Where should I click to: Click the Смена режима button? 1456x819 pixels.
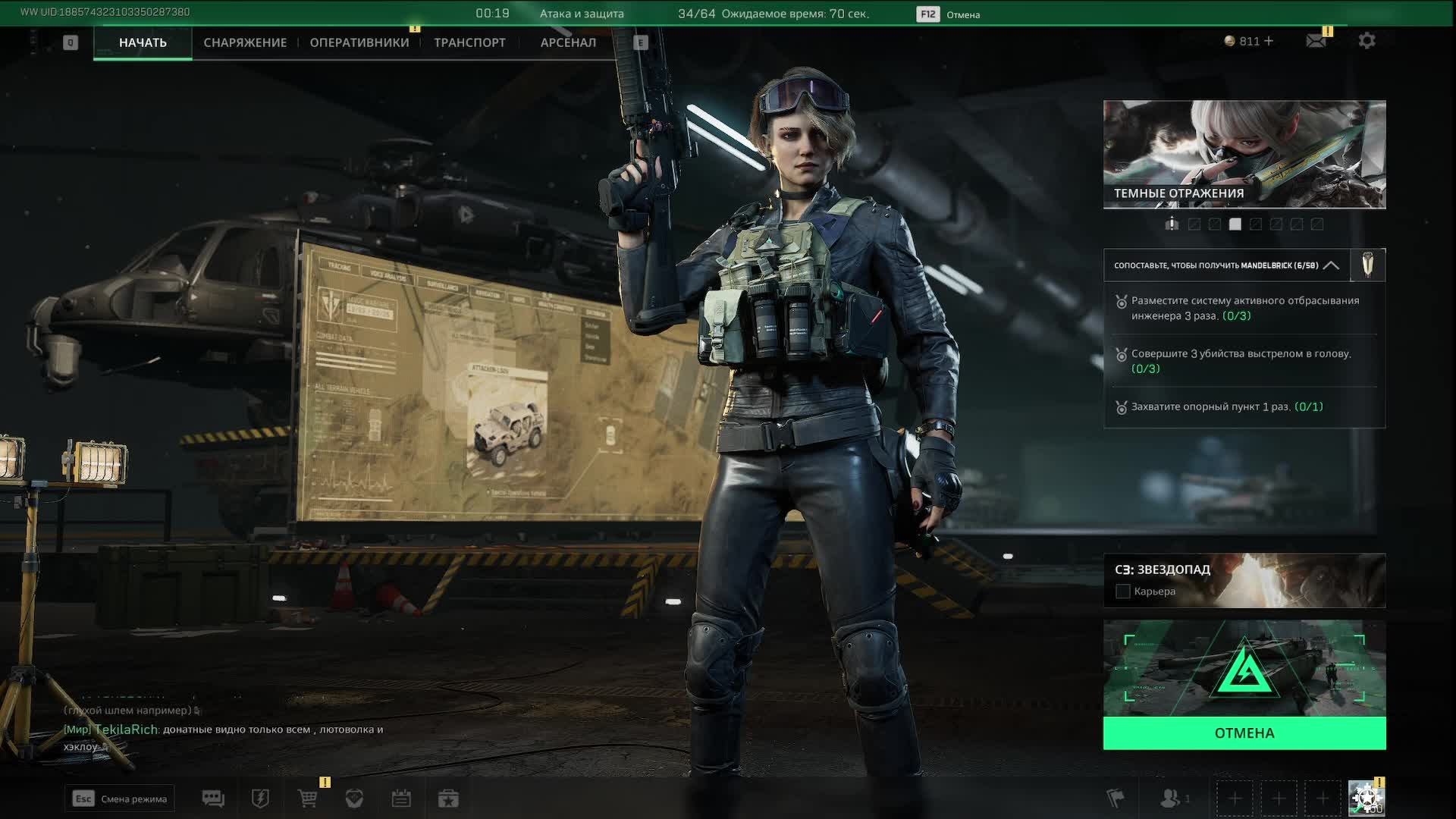coord(120,799)
